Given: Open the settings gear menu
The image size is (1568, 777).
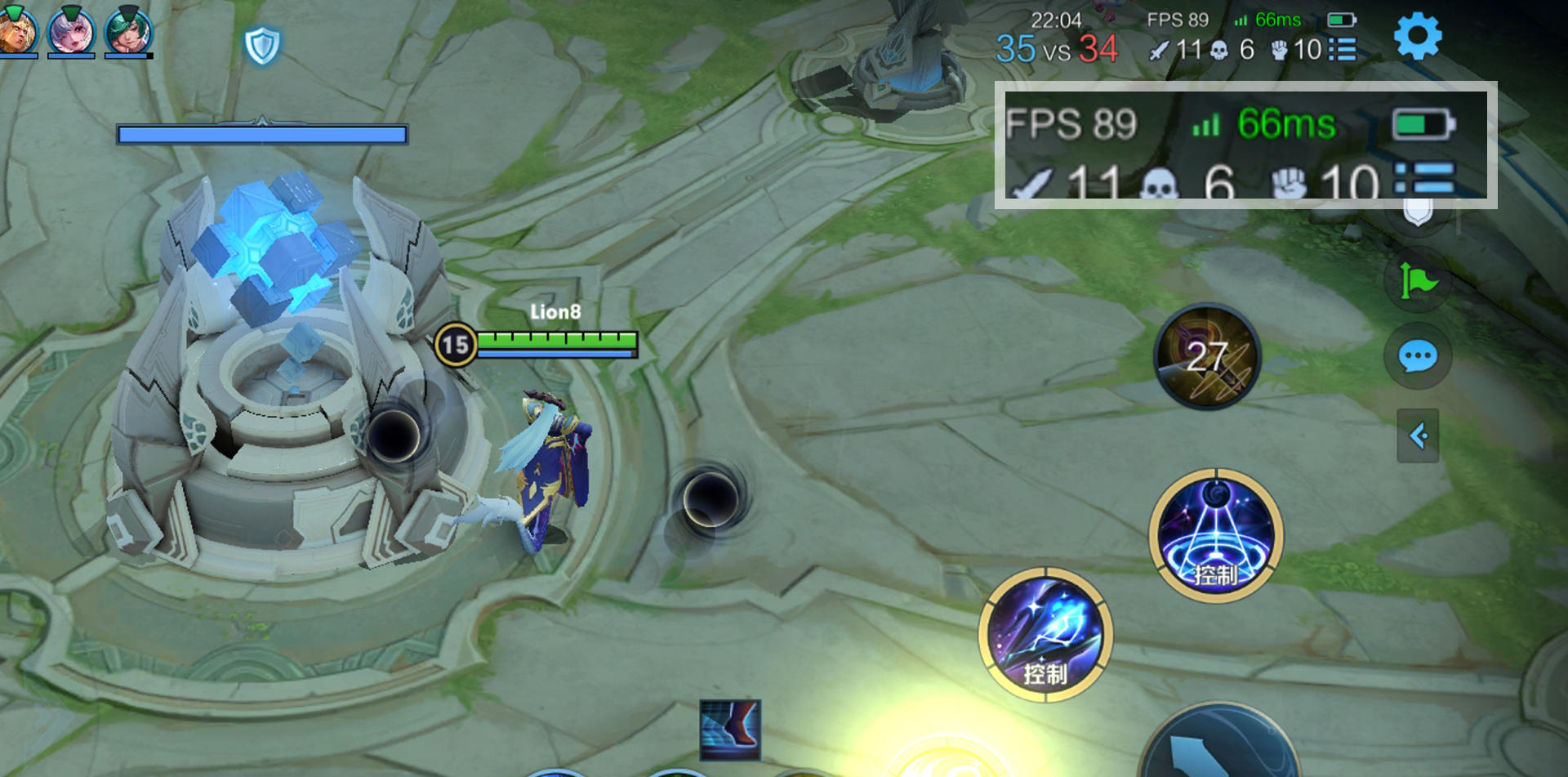Looking at the screenshot, I should tap(1418, 36).
